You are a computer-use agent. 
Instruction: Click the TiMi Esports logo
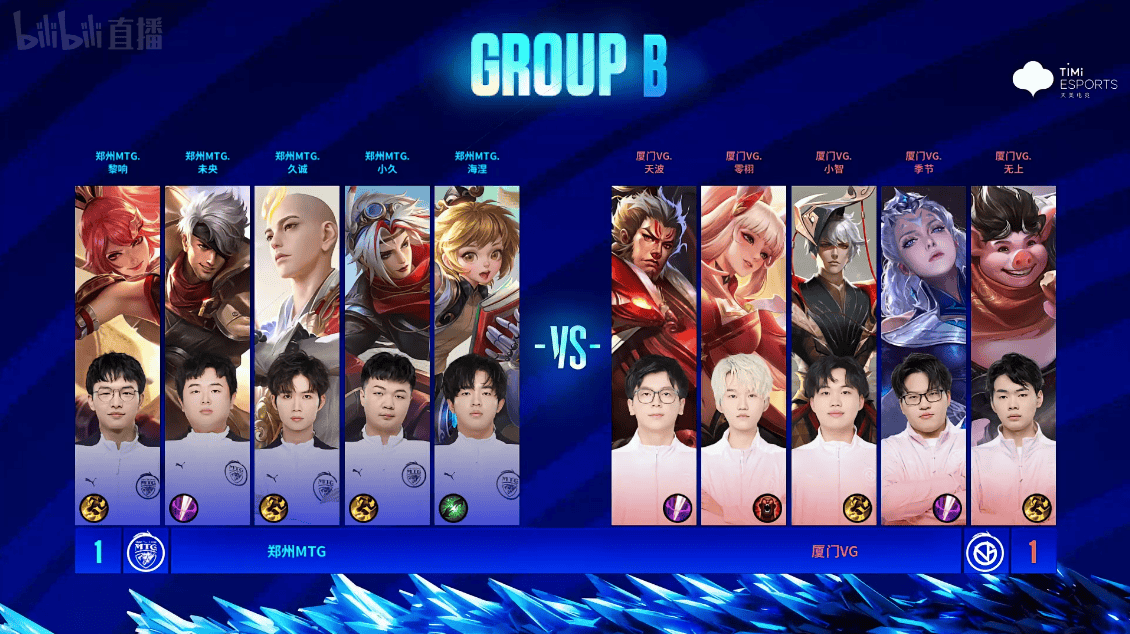point(1065,80)
